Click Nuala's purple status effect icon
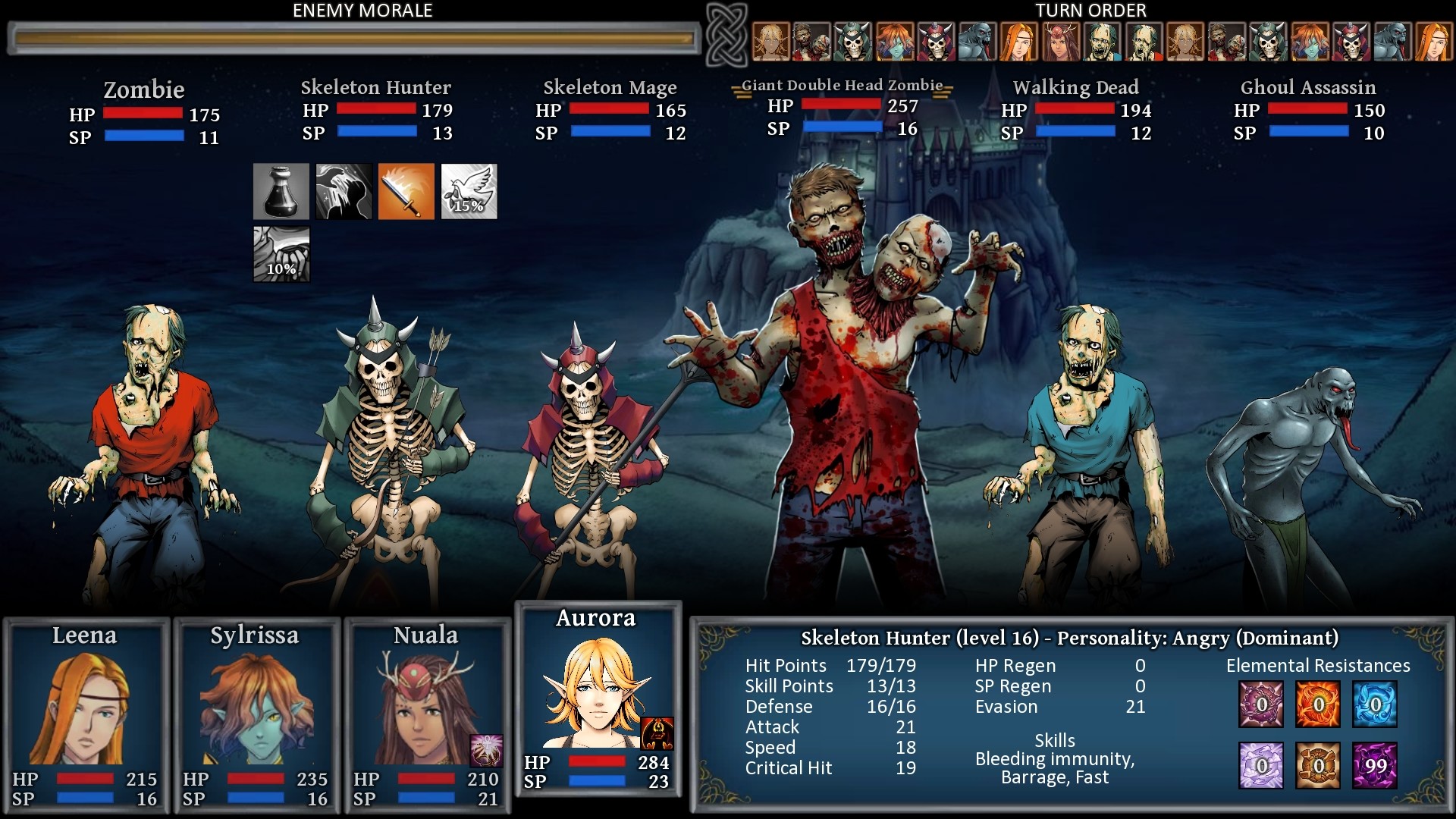Viewport: 1456px width, 819px height. pyautogui.click(x=485, y=750)
